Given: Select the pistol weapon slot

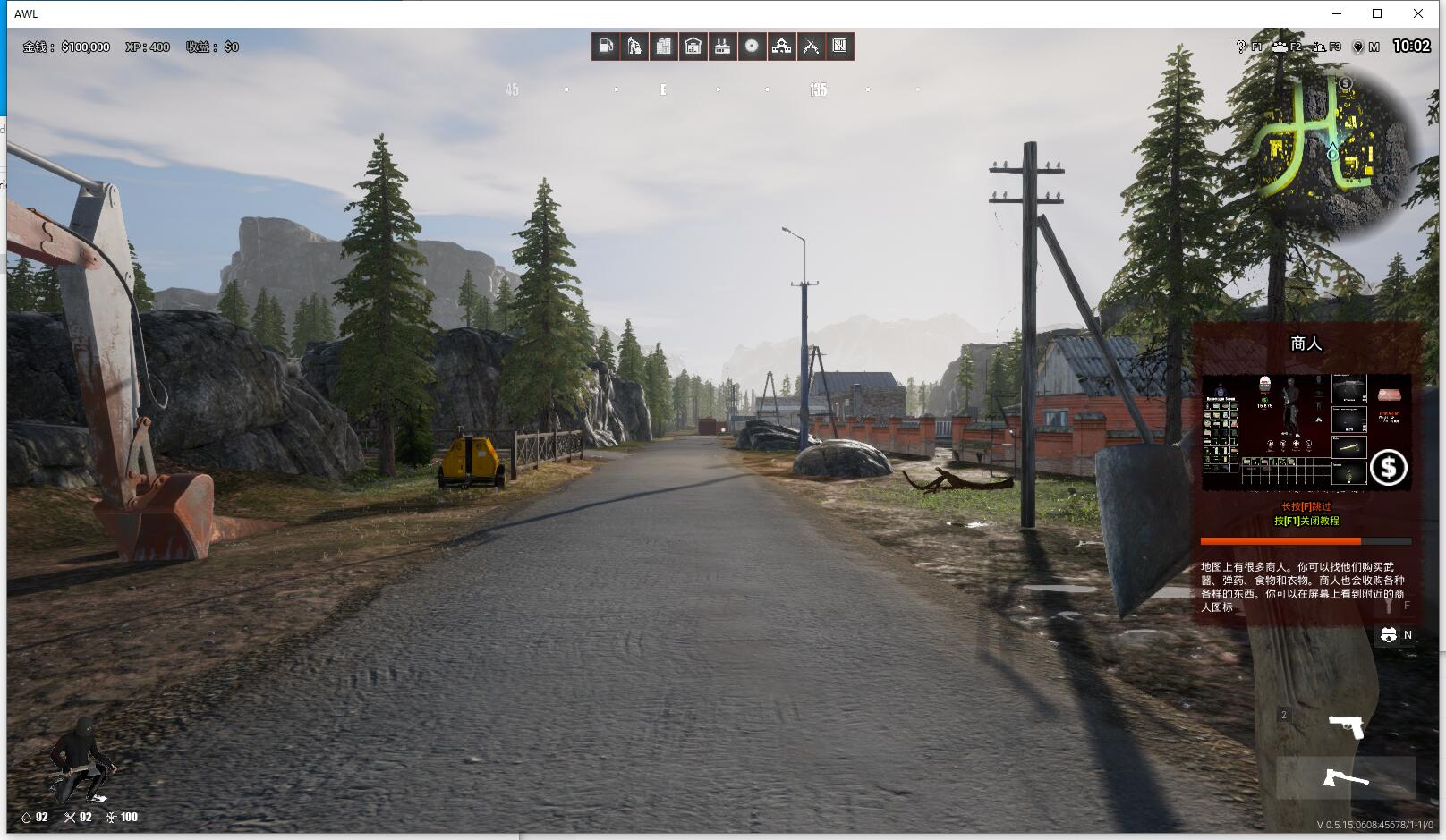Looking at the screenshot, I should pyautogui.click(x=1346, y=726).
